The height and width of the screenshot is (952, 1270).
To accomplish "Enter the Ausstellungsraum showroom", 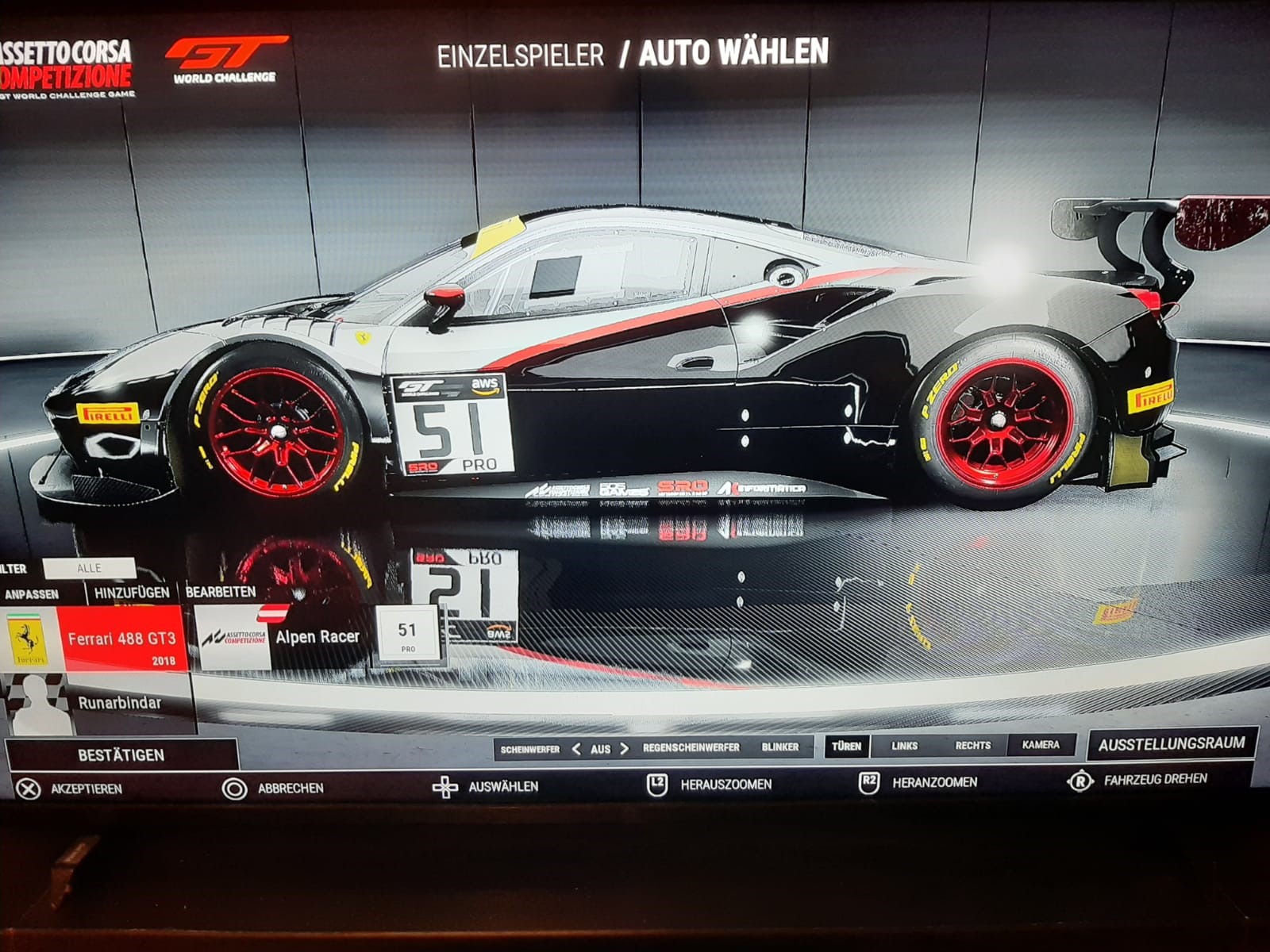I will pyautogui.click(x=1172, y=744).
